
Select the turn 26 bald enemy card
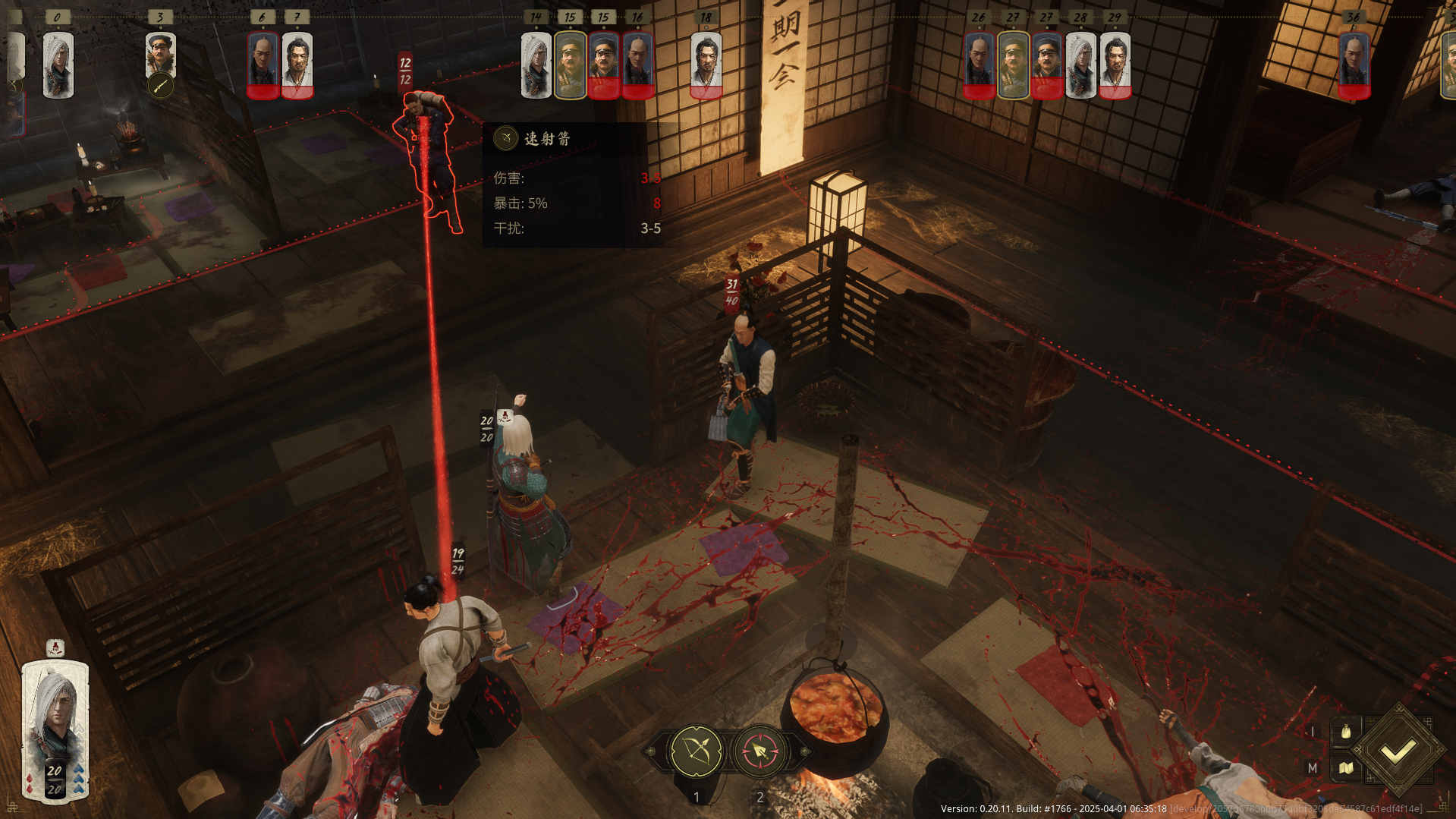pos(980,65)
